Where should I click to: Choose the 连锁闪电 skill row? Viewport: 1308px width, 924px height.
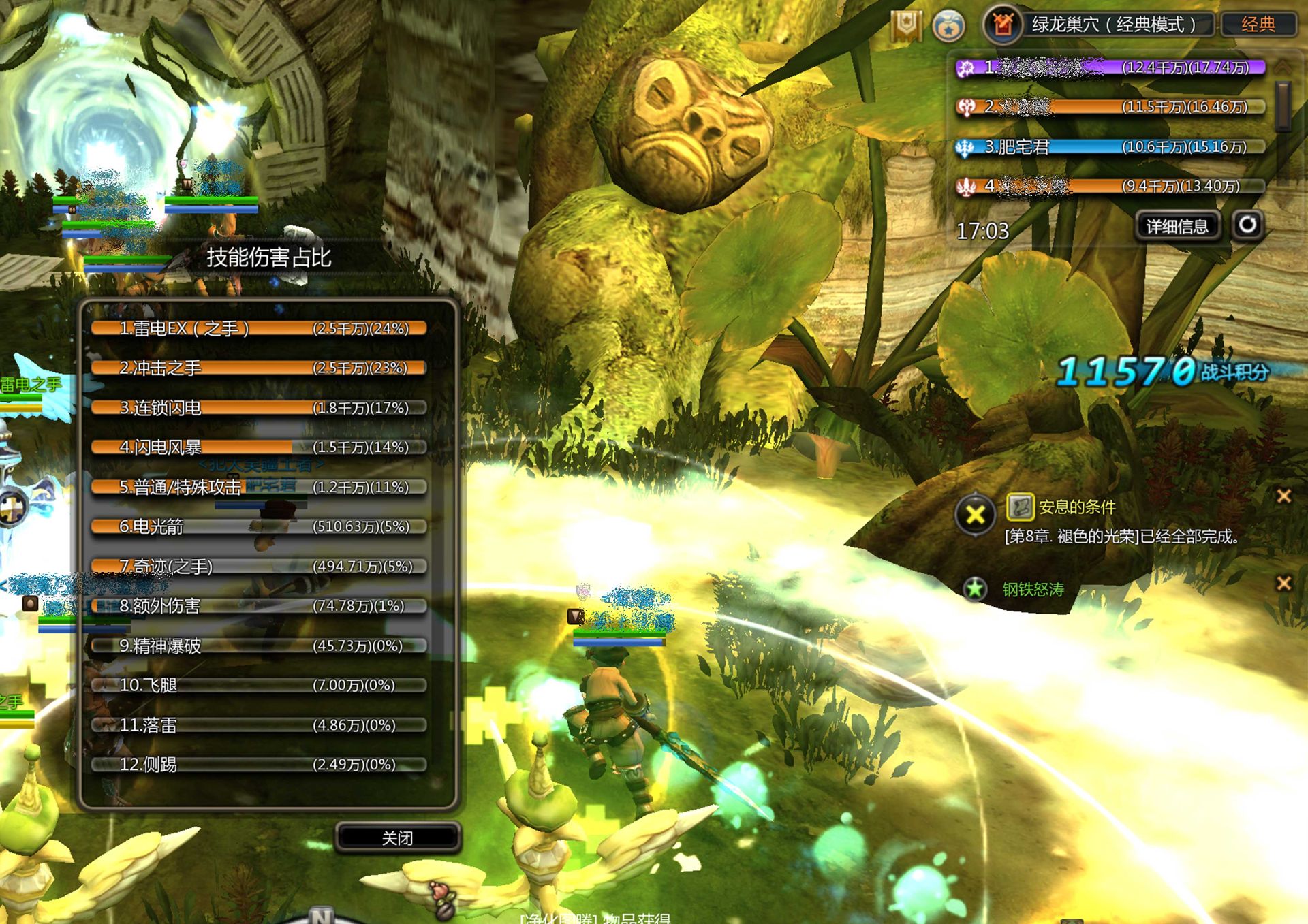click(259, 408)
